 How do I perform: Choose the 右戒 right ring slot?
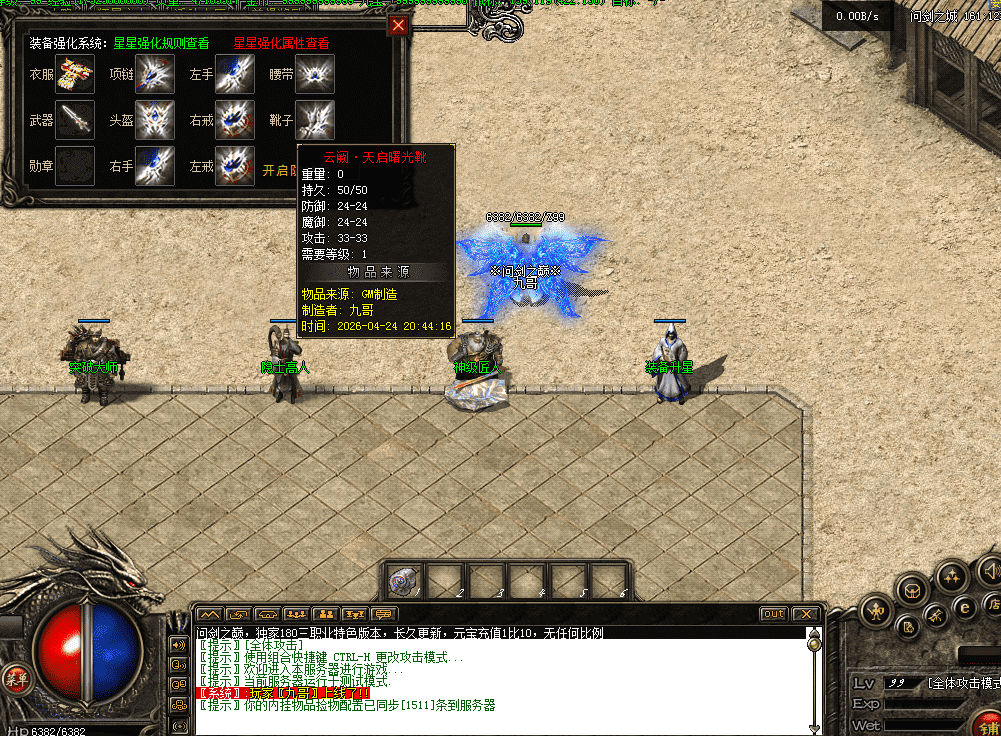point(235,120)
